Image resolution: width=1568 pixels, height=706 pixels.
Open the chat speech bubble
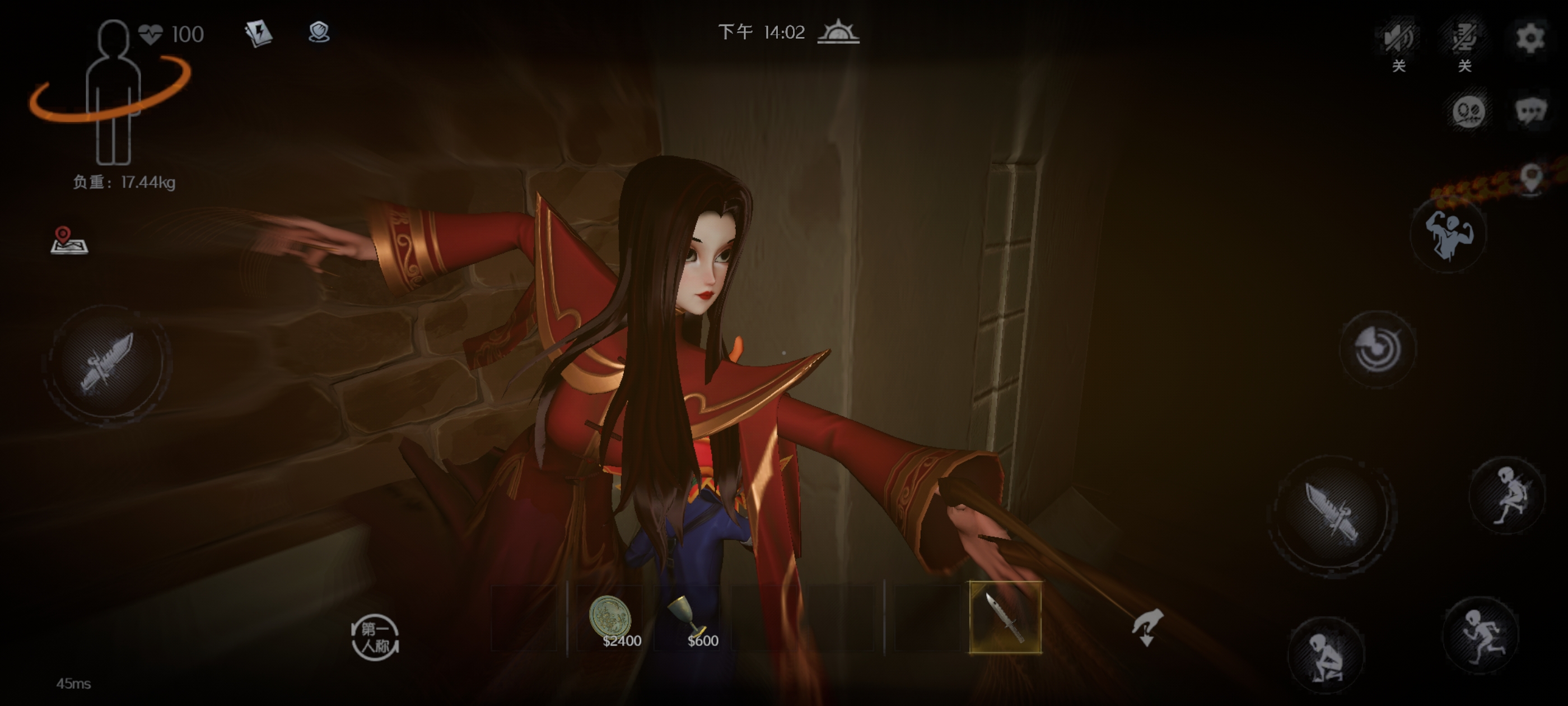tap(1530, 112)
